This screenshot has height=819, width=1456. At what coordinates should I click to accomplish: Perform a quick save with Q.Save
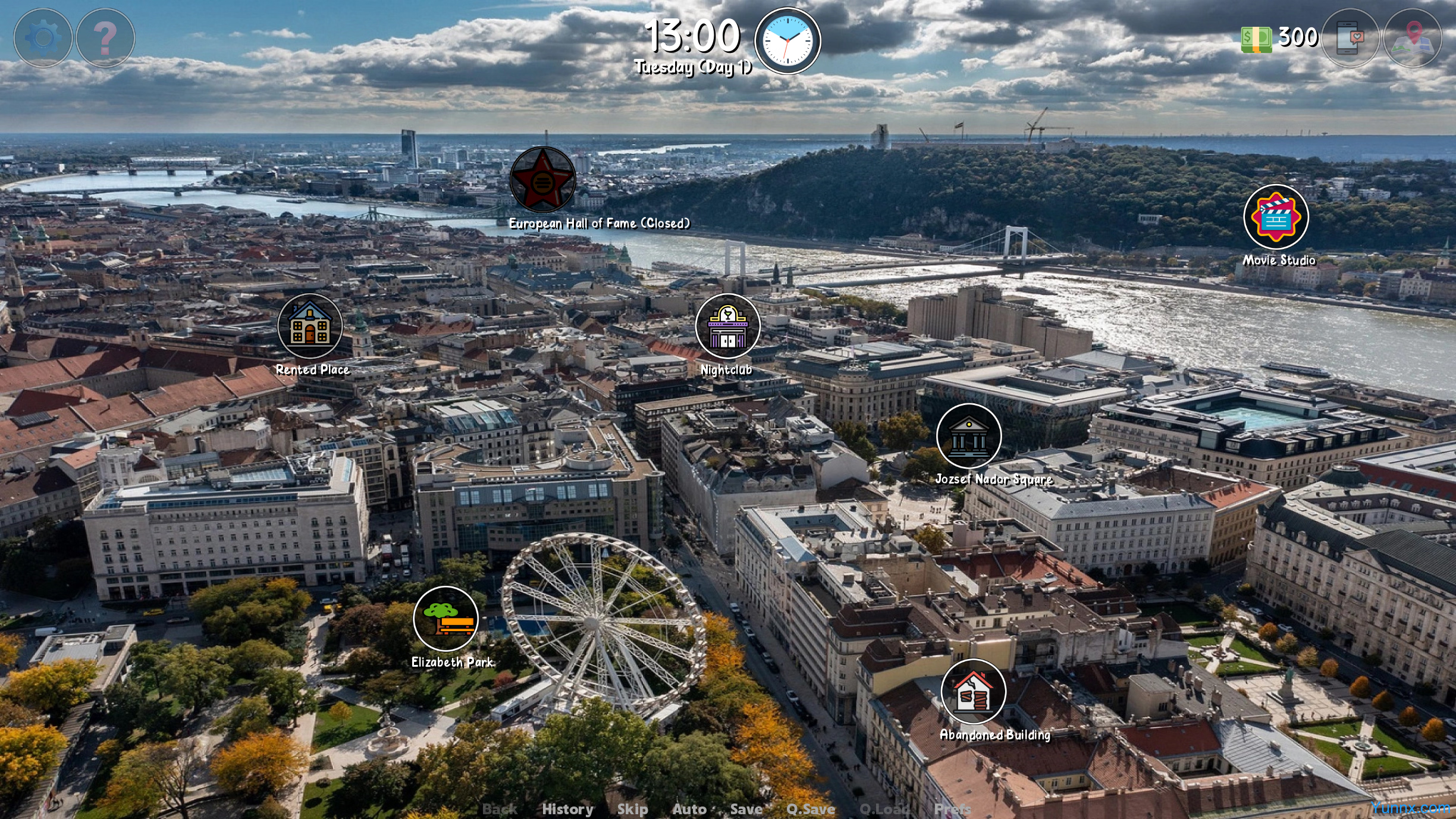[811, 809]
